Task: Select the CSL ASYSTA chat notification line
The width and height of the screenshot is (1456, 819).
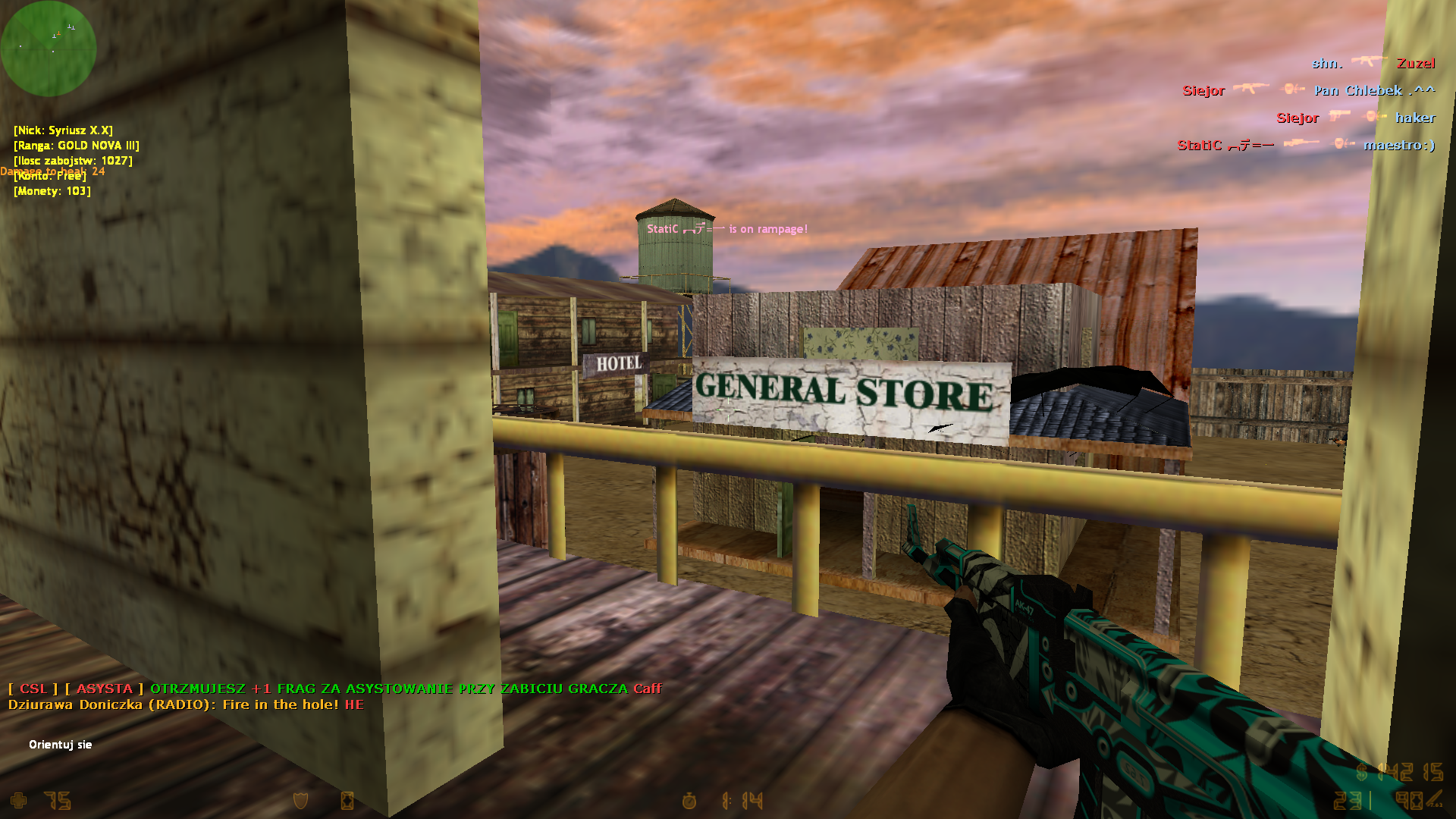Action: pos(334,689)
